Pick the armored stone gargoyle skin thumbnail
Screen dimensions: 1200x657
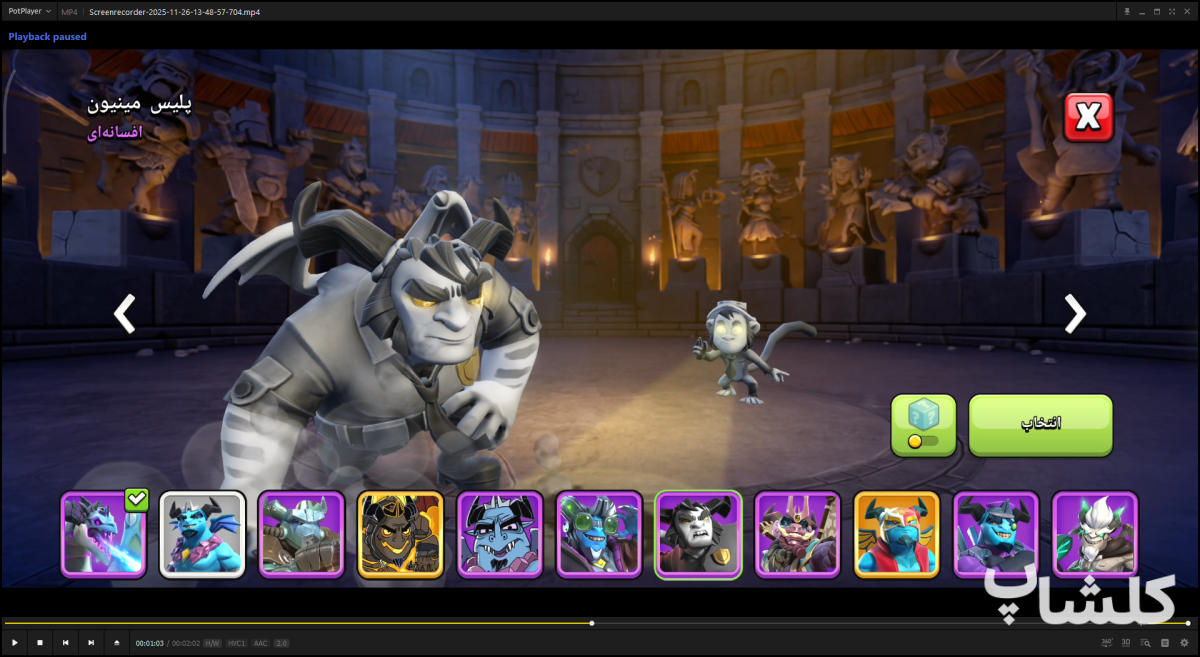click(x=301, y=535)
